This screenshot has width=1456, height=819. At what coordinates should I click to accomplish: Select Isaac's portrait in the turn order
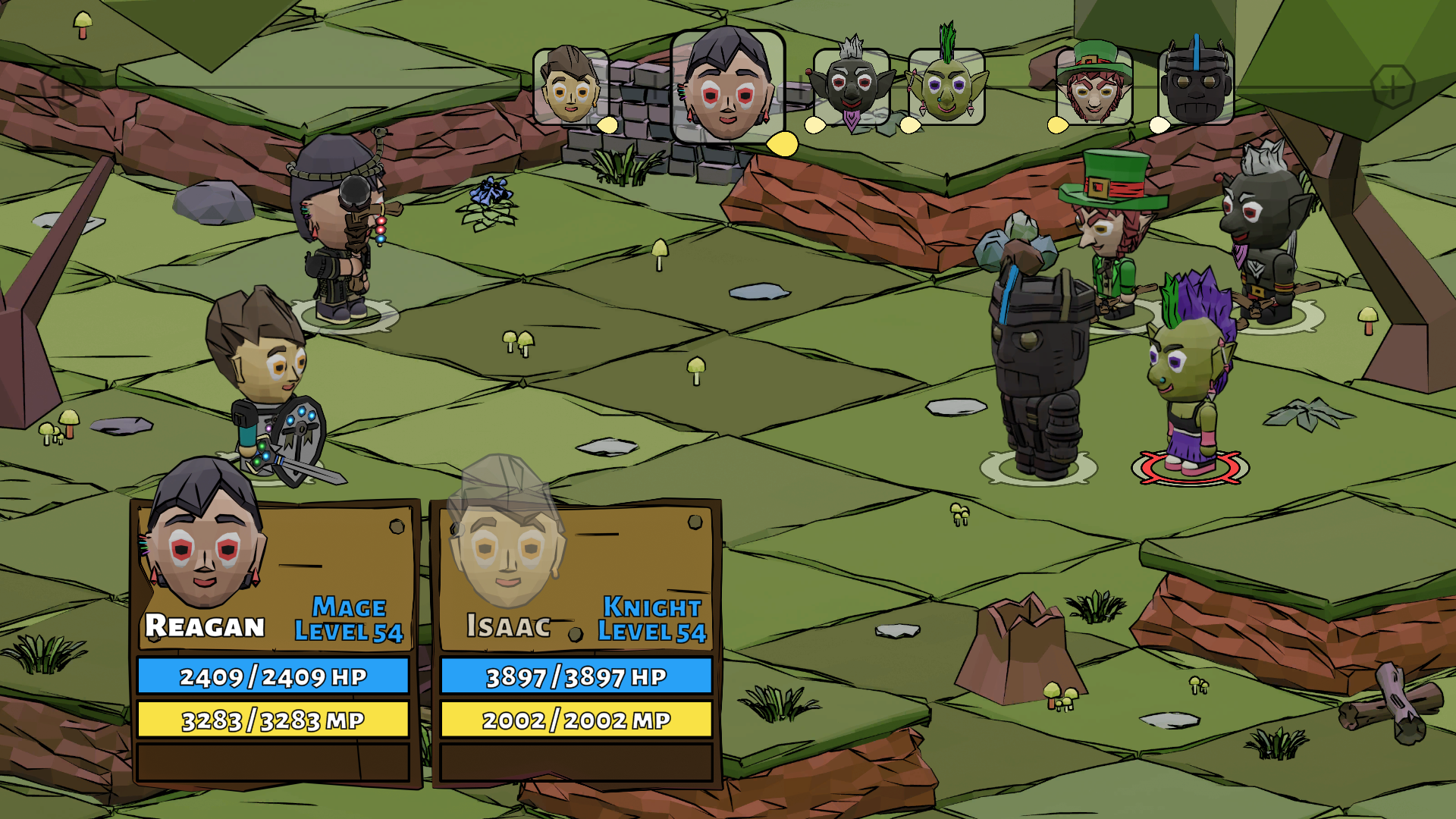571,87
